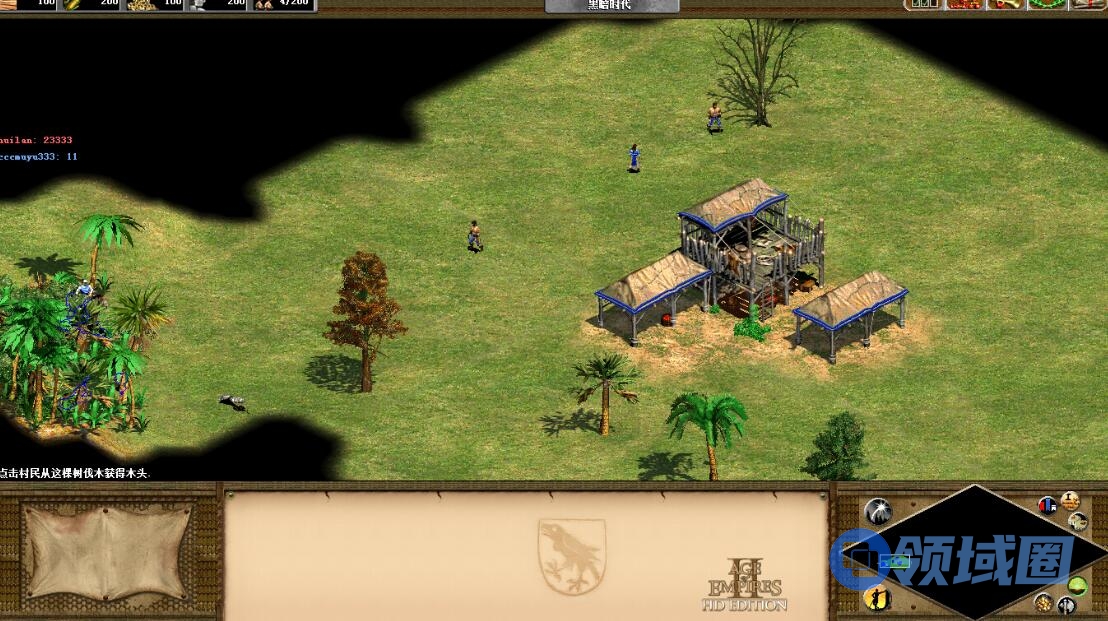
Task: Toggle the advanced commands scroll icon
Action: [x=1078, y=521]
